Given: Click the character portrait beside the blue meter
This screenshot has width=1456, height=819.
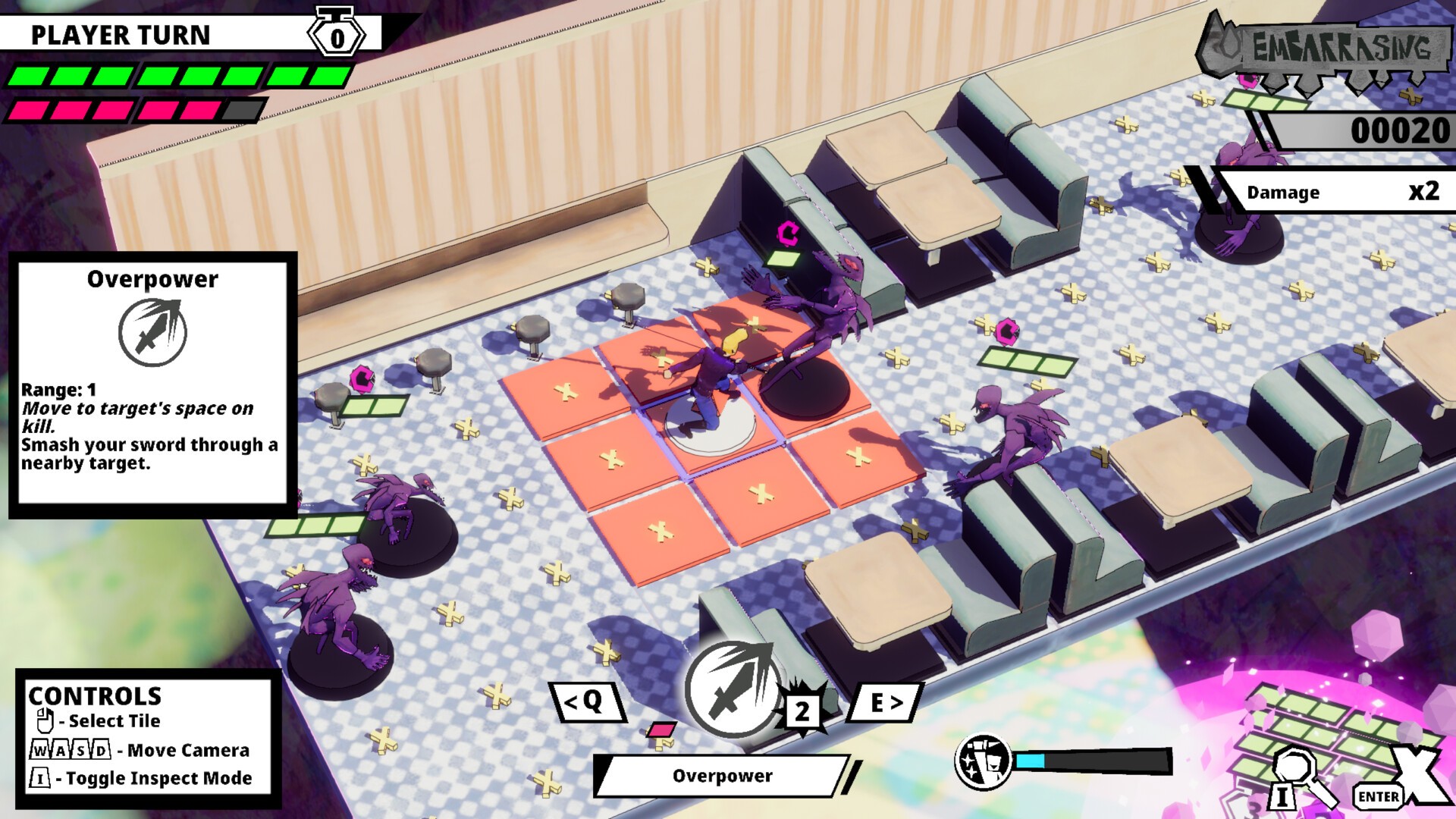Looking at the screenshot, I should pos(983,761).
